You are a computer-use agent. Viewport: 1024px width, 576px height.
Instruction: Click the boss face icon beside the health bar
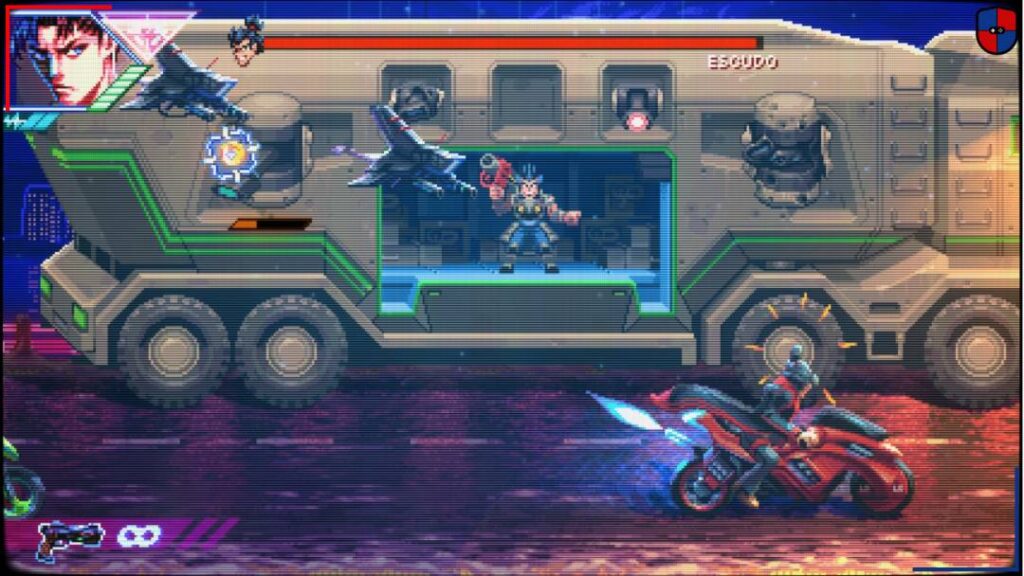click(x=245, y=41)
